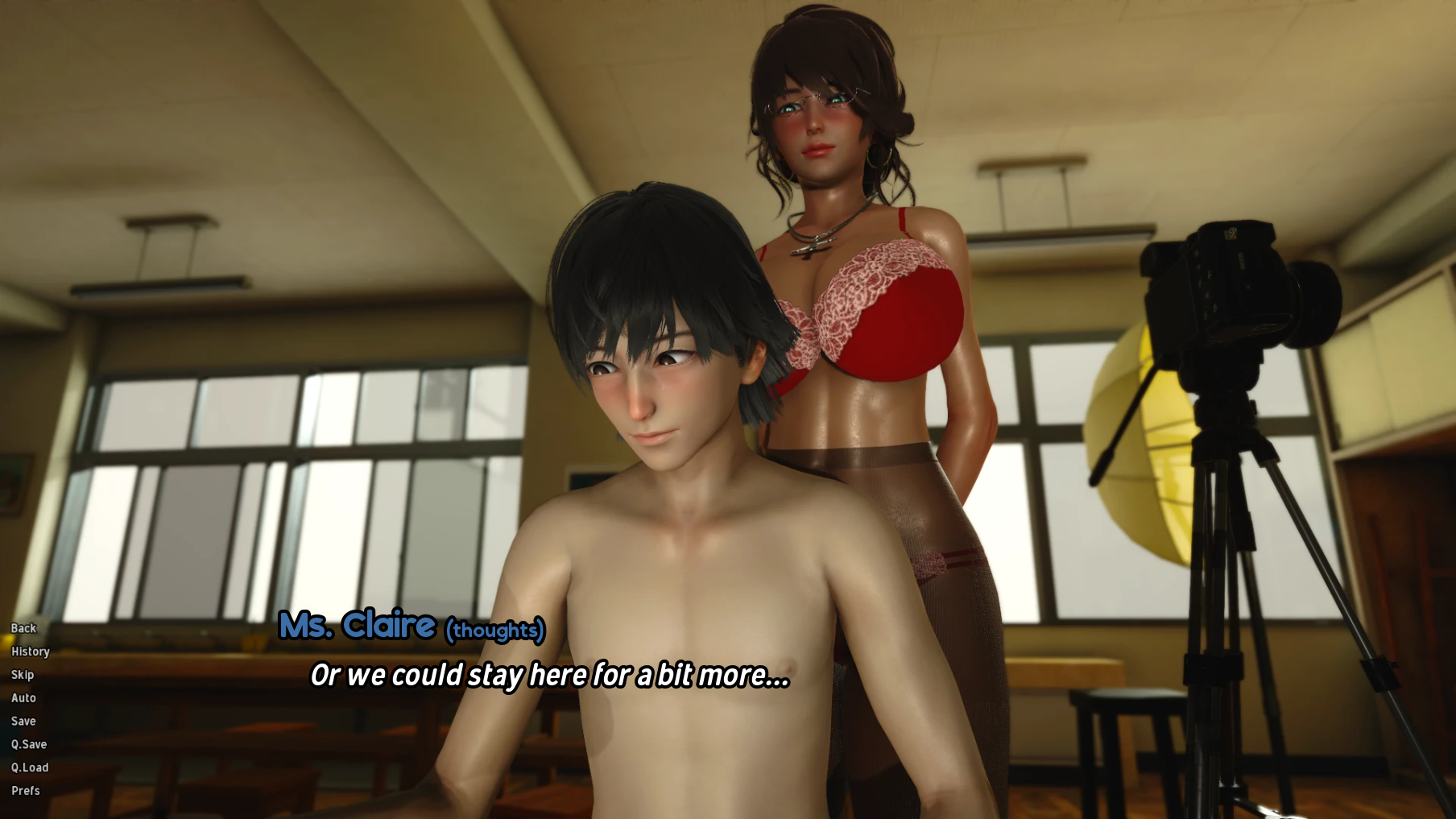This screenshot has height=819, width=1456.
Task: Toggle Auto dialogue advance
Action: pyautogui.click(x=23, y=698)
